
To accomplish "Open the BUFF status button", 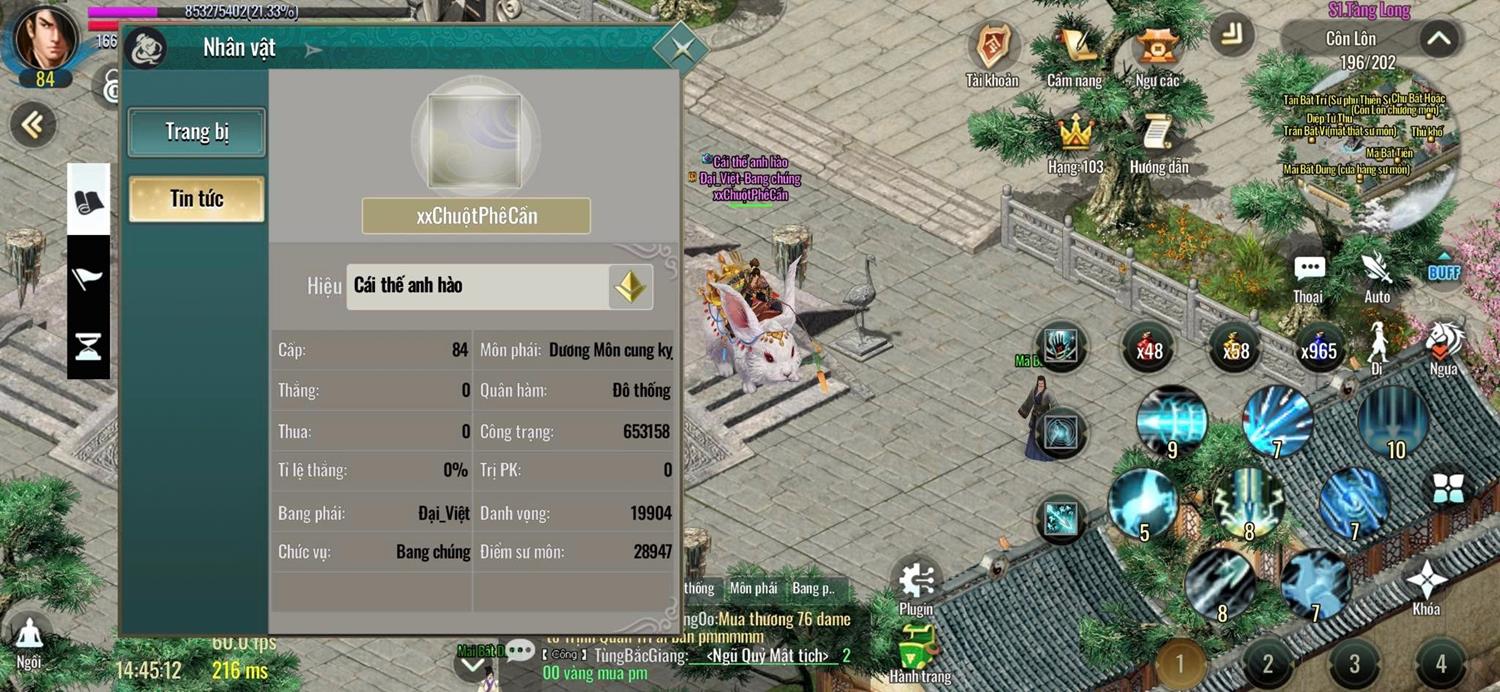I will click(x=1444, y=270).
